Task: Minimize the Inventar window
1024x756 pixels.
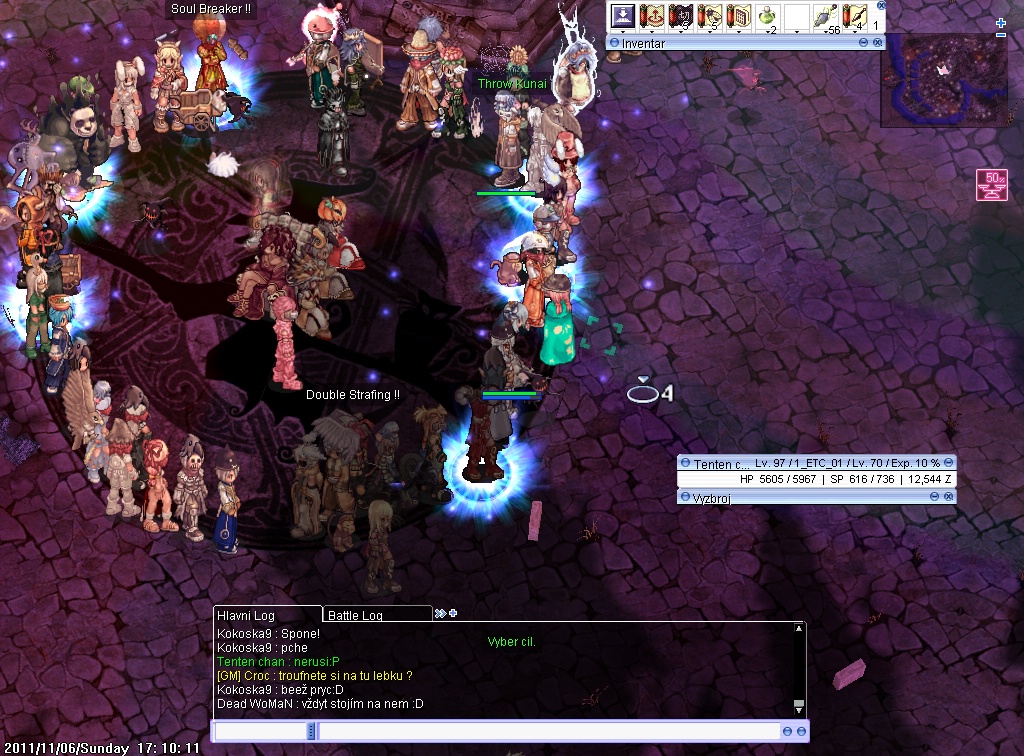Action: (x=864, y=43)
